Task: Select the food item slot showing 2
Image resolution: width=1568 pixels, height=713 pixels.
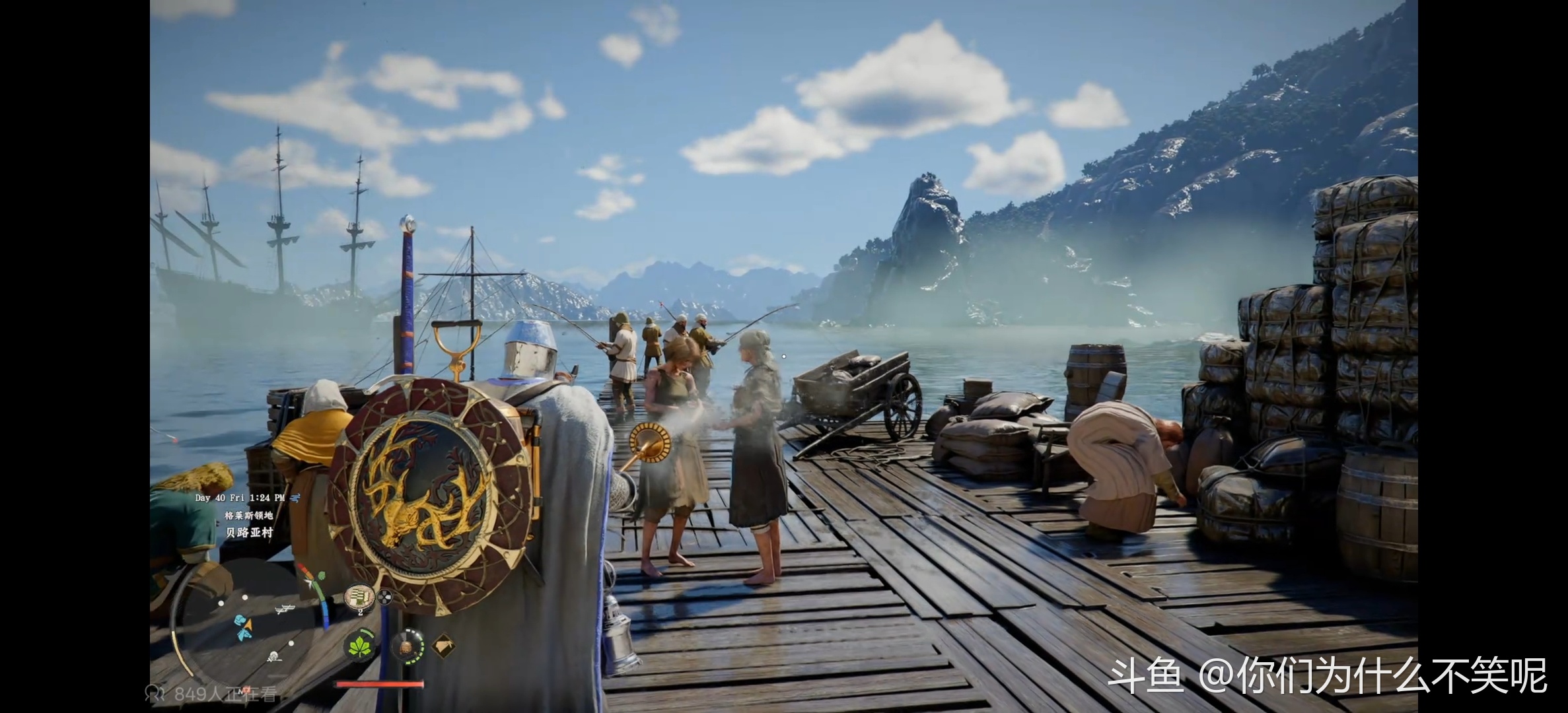Action: [x=359, y=598]
